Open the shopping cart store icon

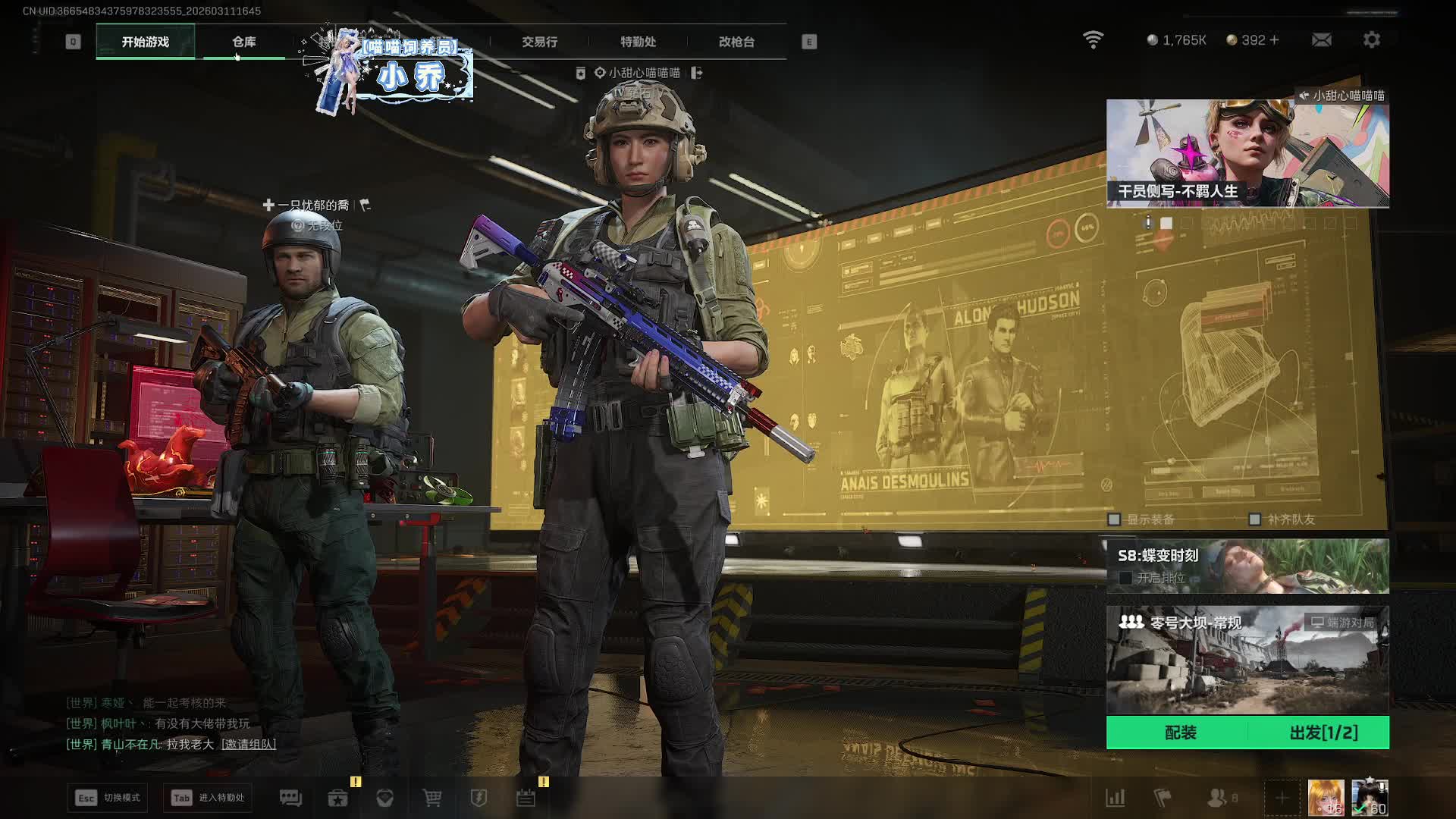coord(432,798)
